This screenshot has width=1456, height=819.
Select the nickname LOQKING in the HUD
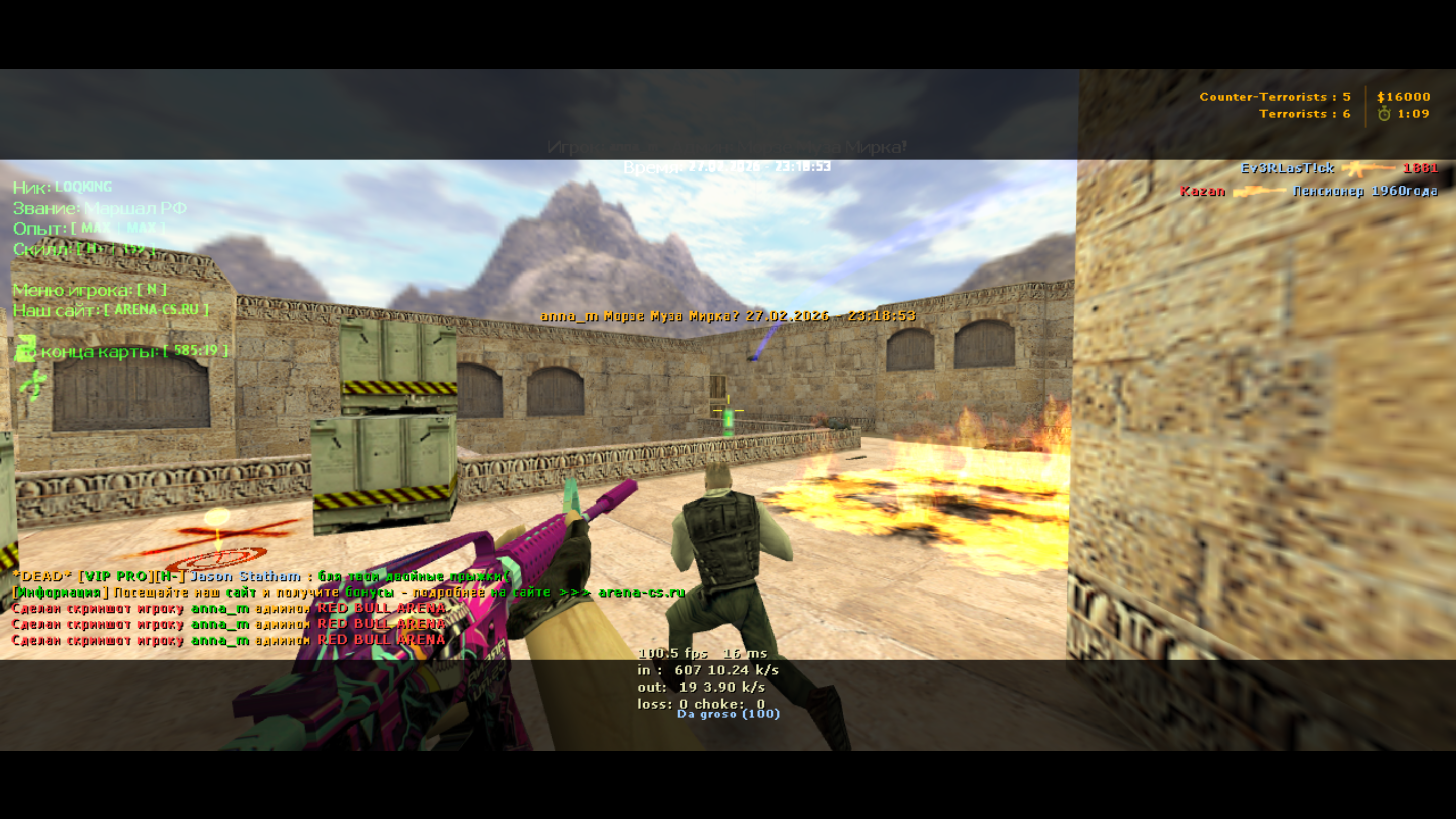(83, 187)
